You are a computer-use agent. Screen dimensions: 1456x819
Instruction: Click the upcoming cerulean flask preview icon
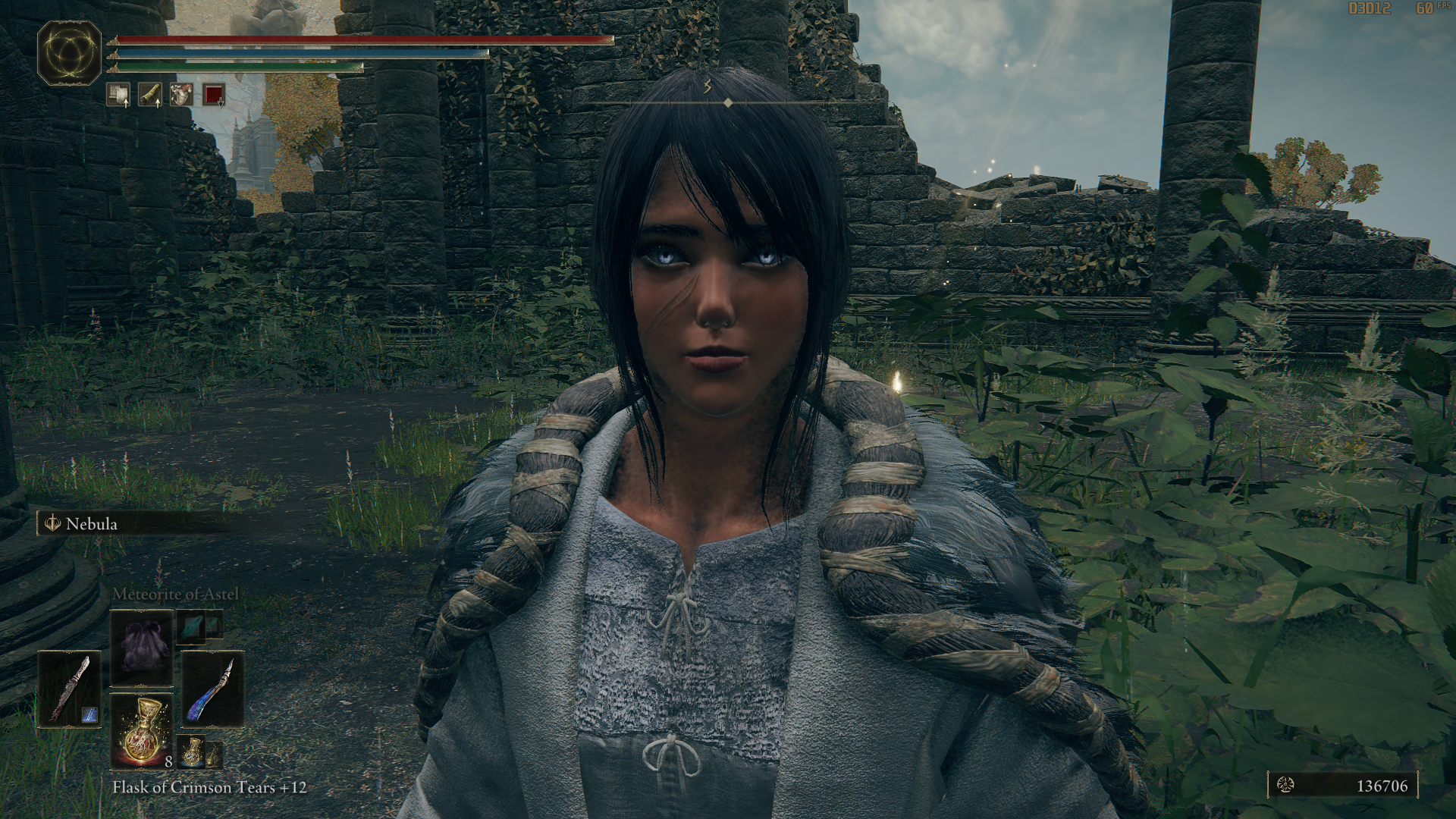tap(191, 752)
